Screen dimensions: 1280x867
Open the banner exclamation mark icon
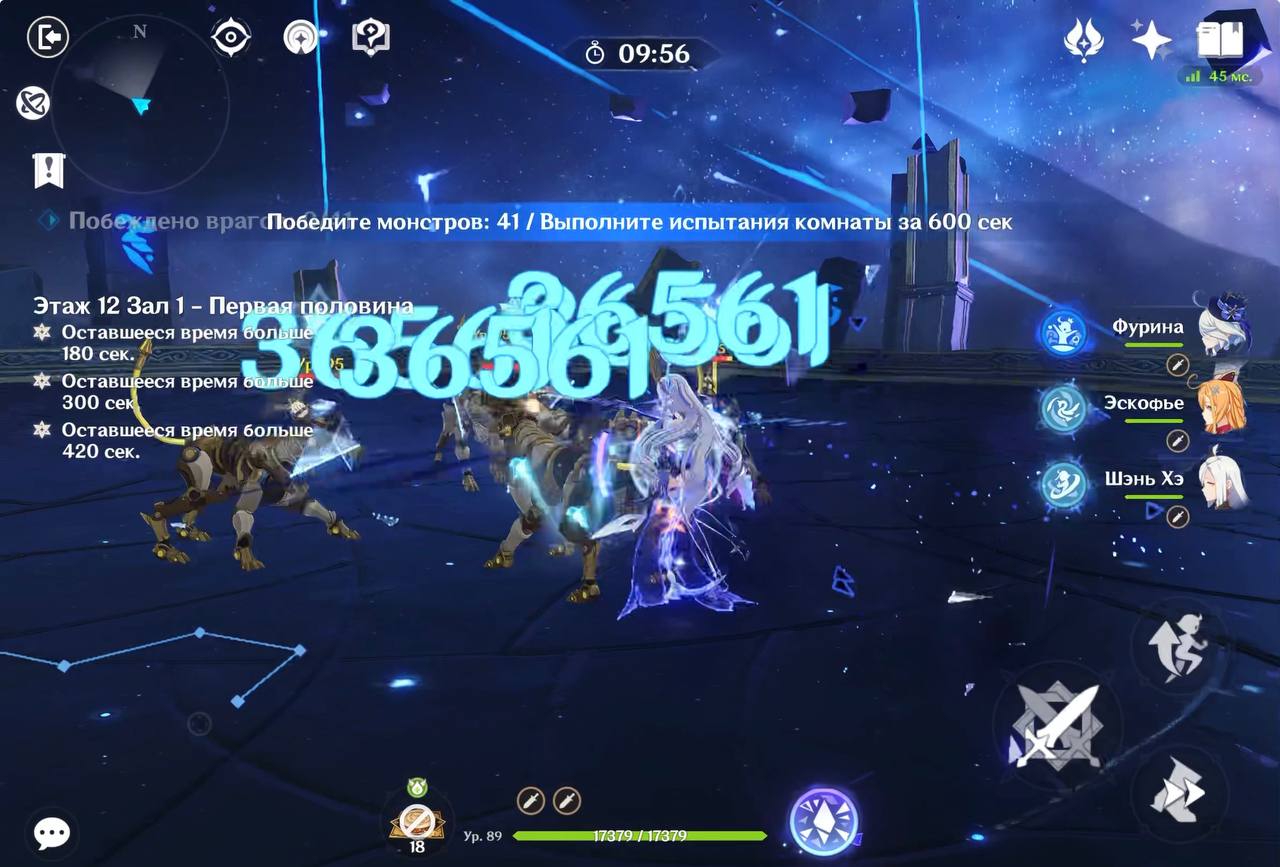(x=48, y=170)
